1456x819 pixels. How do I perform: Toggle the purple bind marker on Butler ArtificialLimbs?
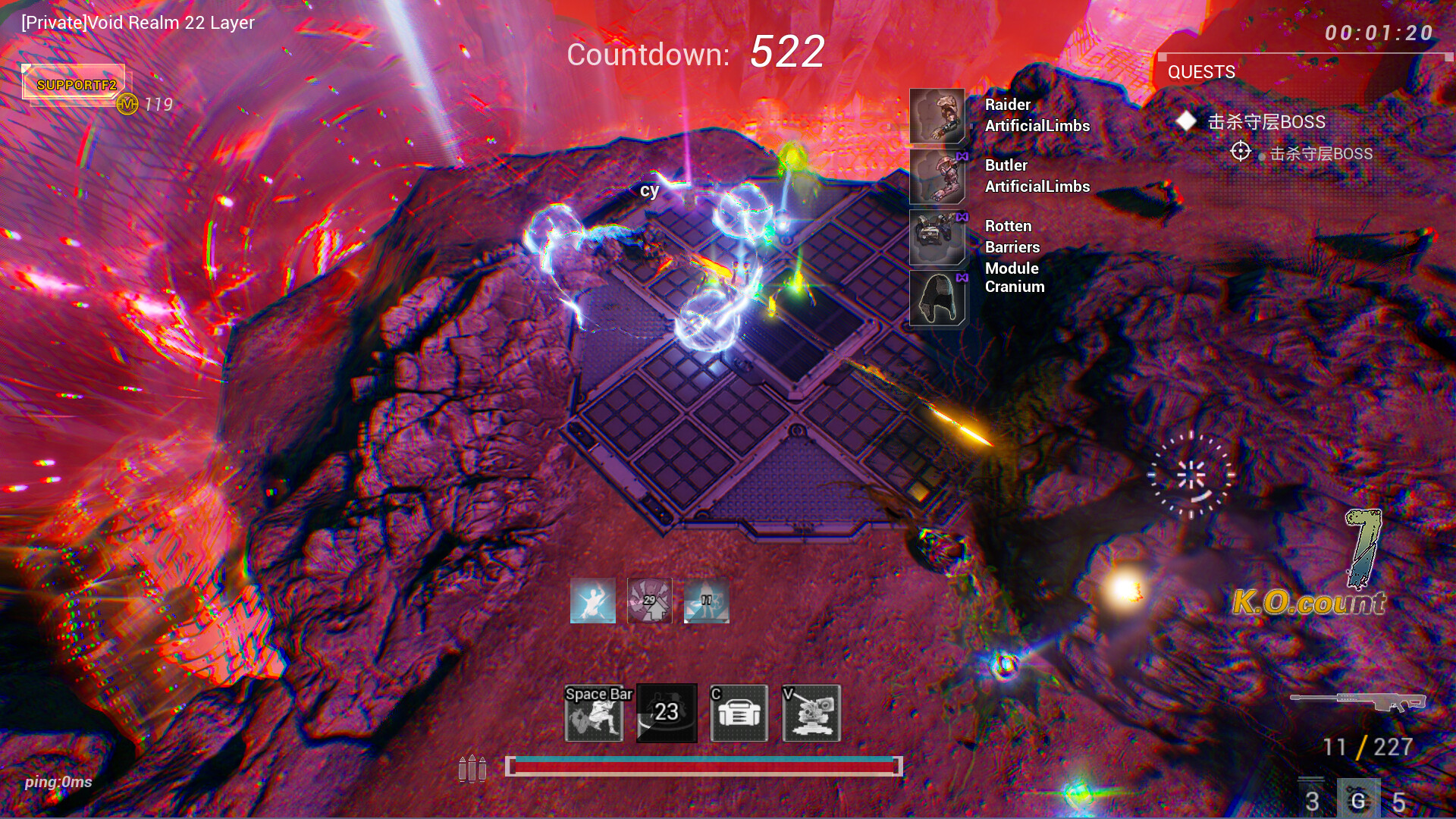tap(962, 156)
